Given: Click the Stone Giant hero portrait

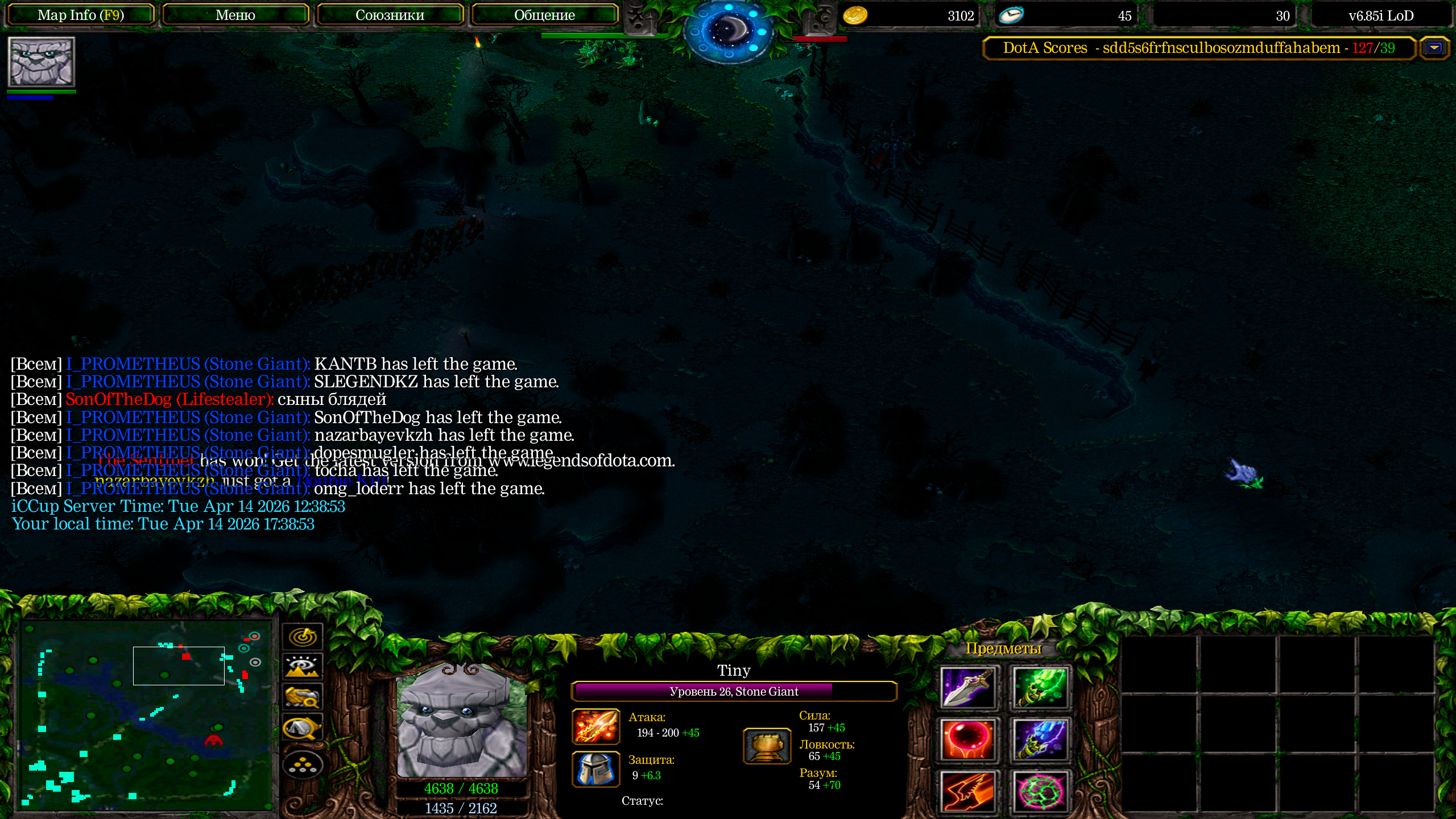Looking at the screenshot, I should click(x=462, y=720).
